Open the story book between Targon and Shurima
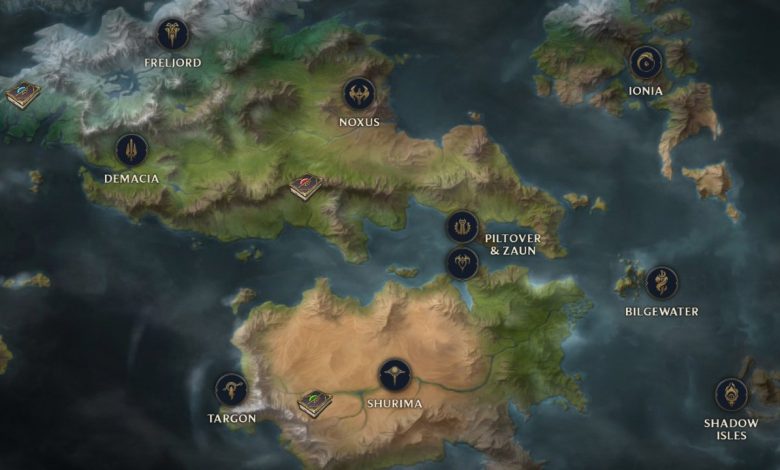 pyautogui.click(x=314, y=403)
